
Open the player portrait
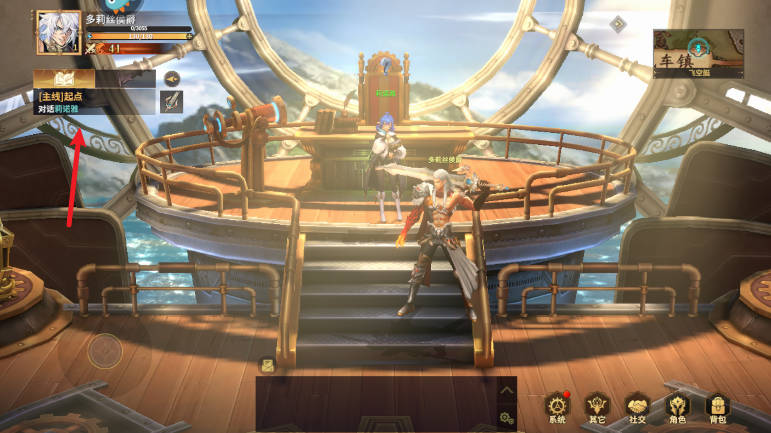click(58, 33)
